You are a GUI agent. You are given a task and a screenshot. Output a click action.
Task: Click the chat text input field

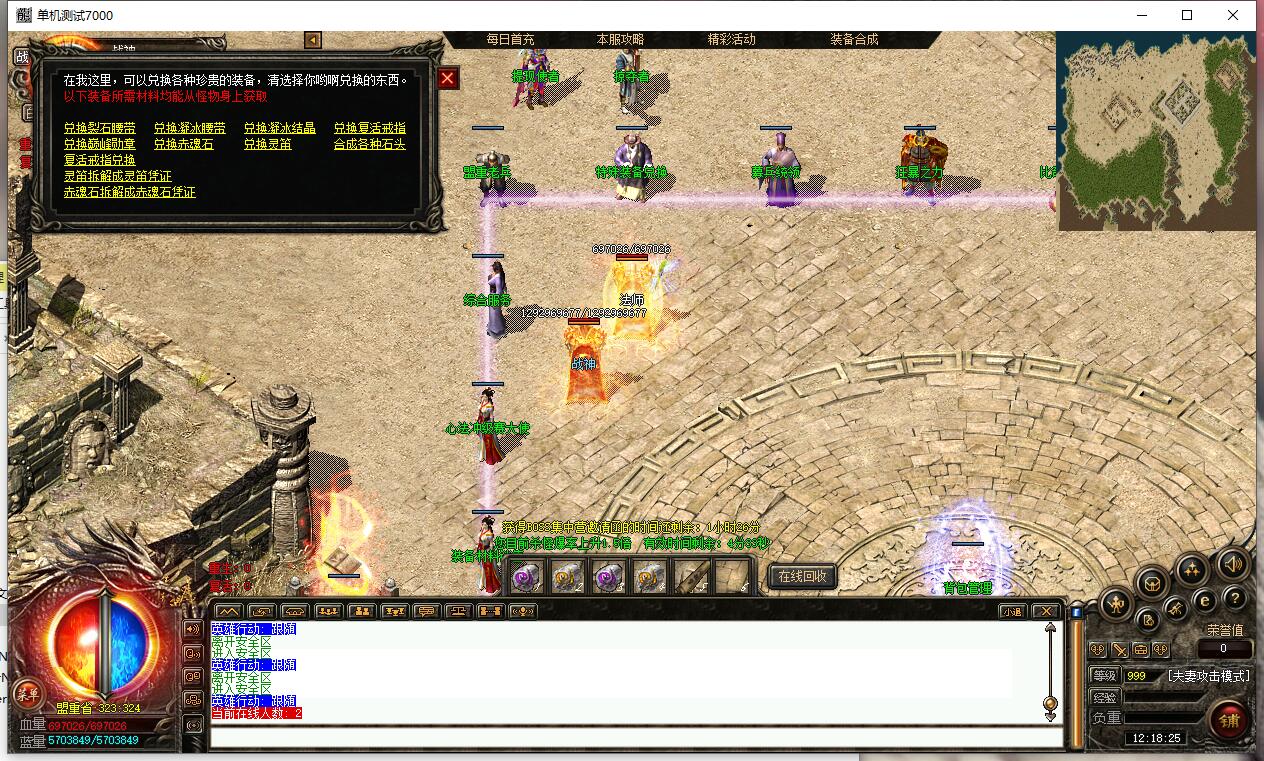[636, 738]
